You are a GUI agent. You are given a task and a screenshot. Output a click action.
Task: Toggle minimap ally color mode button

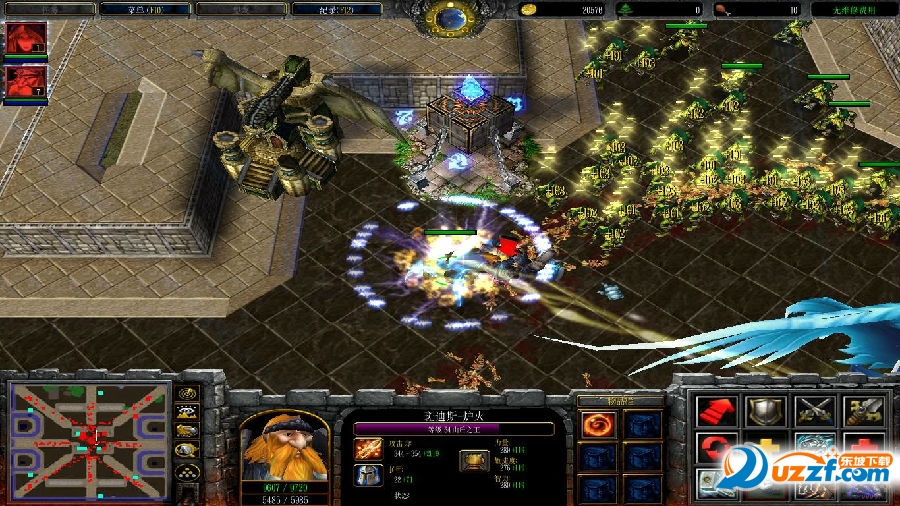(x=187, y=431)
